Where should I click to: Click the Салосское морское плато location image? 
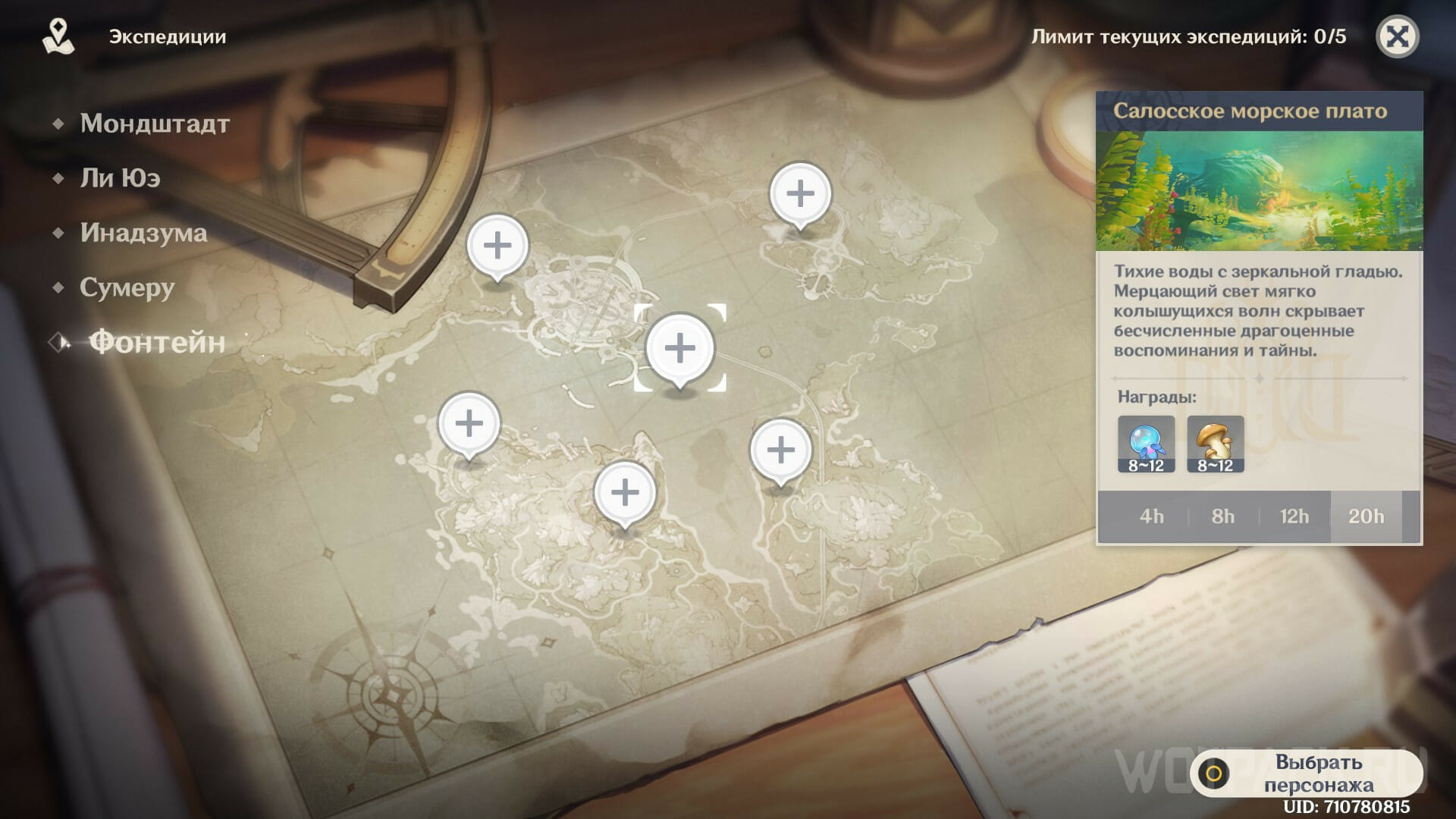point(1259,191)
